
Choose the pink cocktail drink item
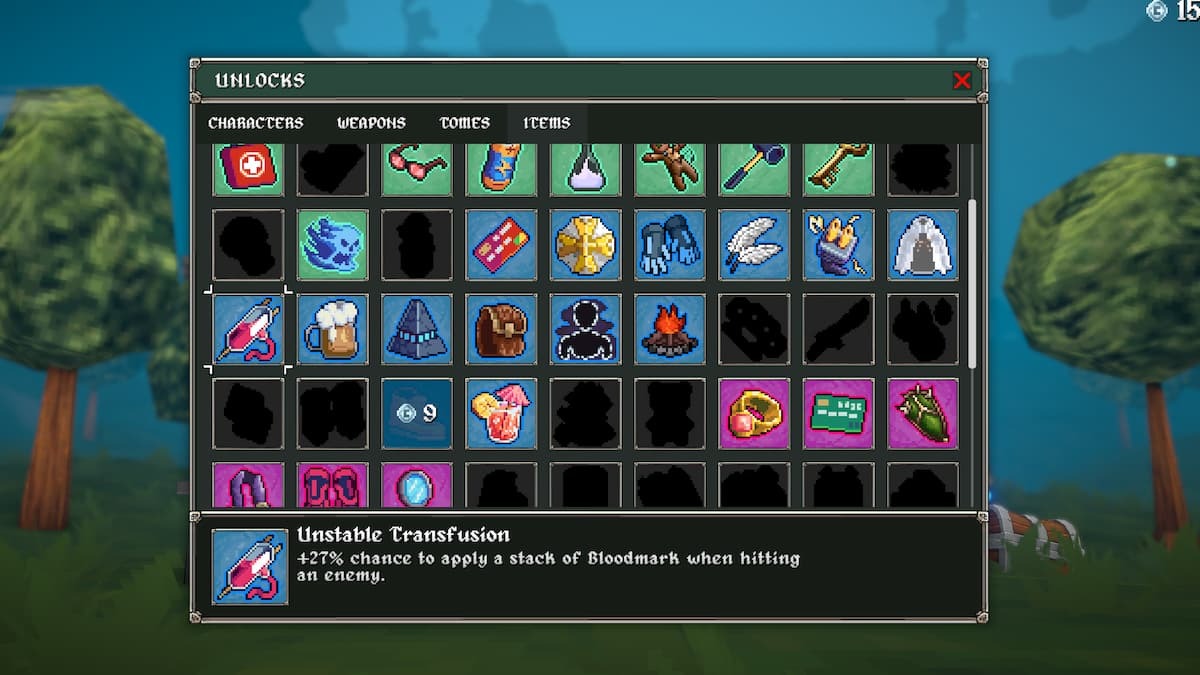tap(501, 413)
